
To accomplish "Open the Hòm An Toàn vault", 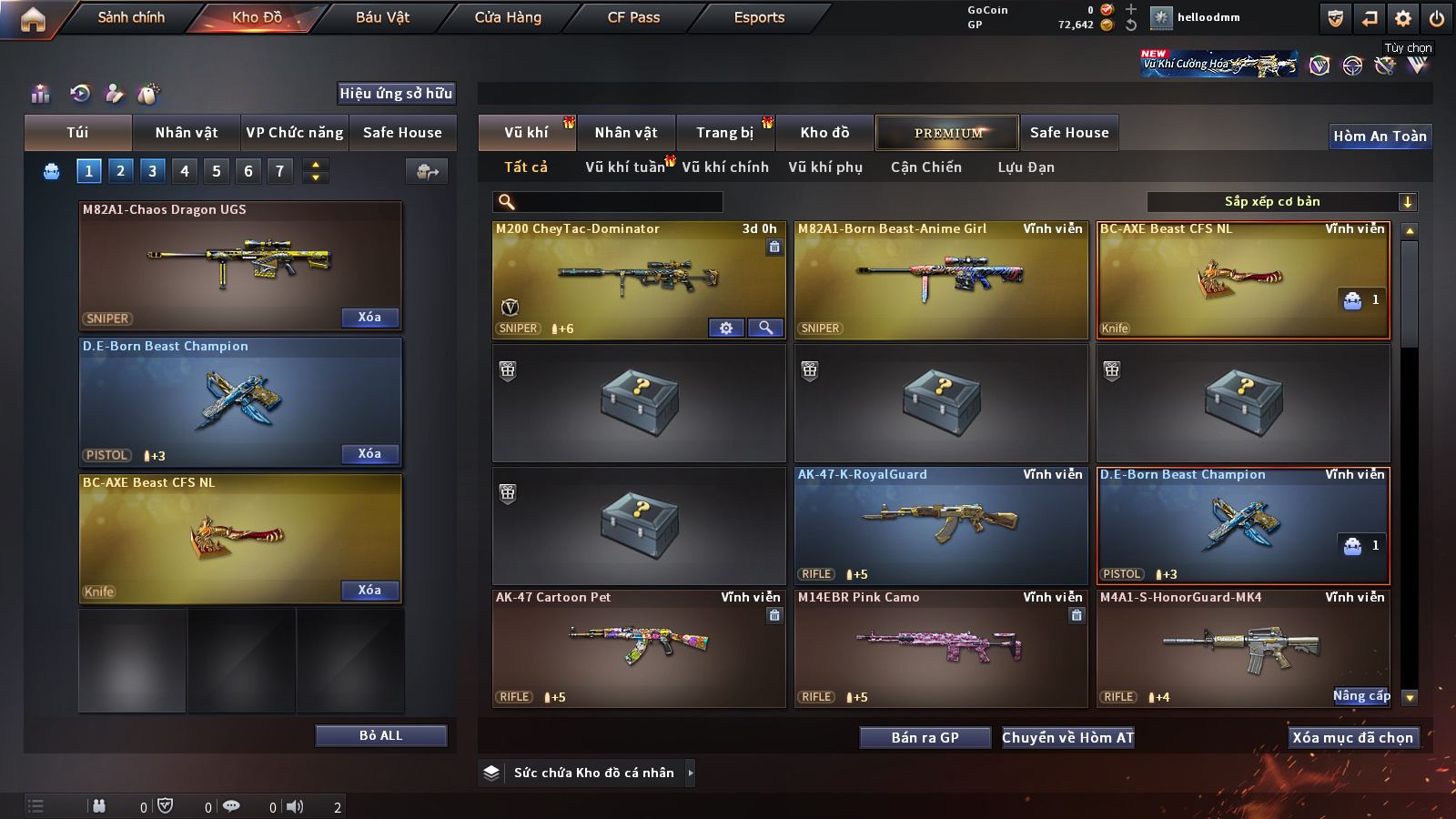I will (1380, 136).
